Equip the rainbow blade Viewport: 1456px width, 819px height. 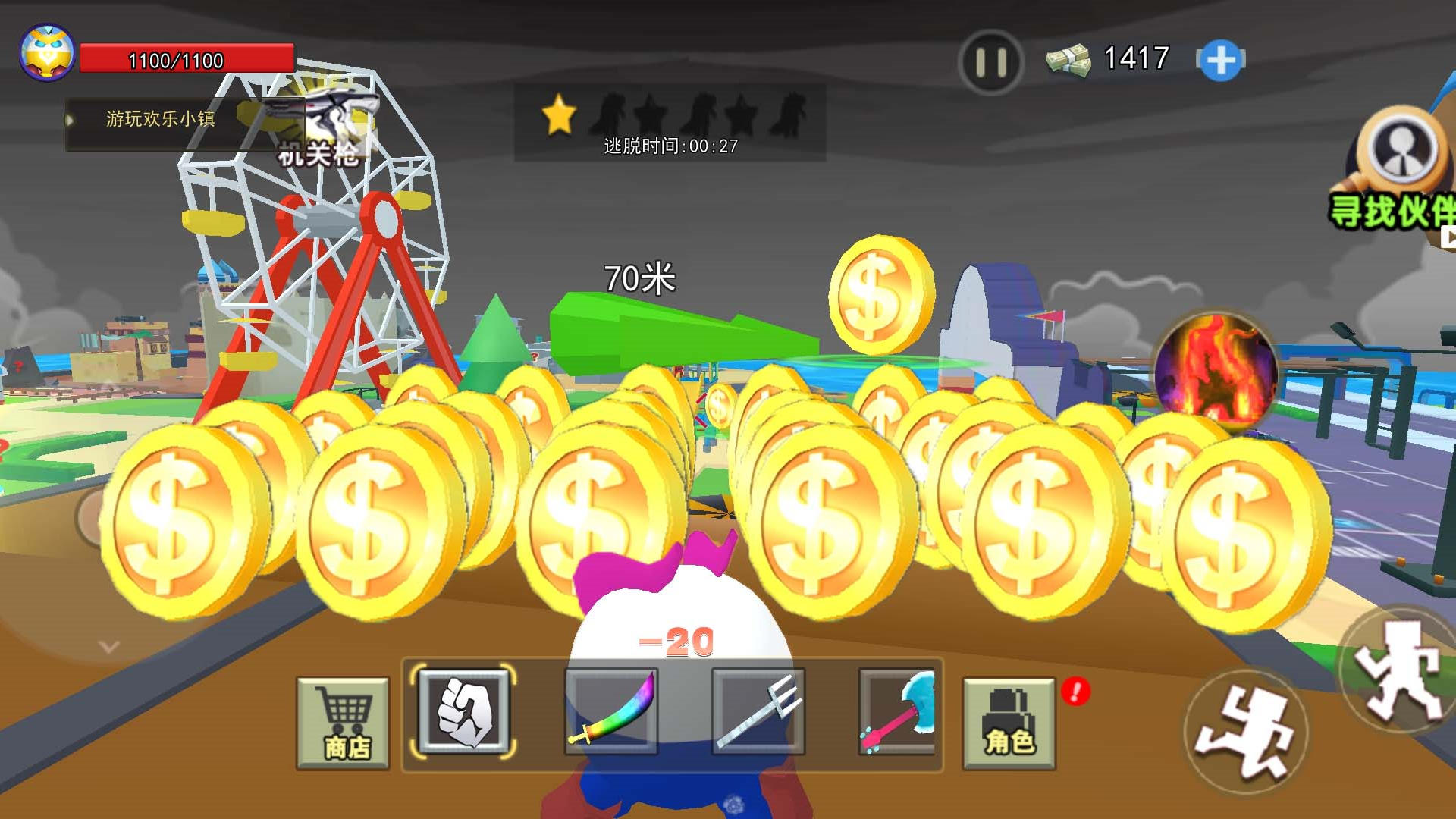pos(611,712)
